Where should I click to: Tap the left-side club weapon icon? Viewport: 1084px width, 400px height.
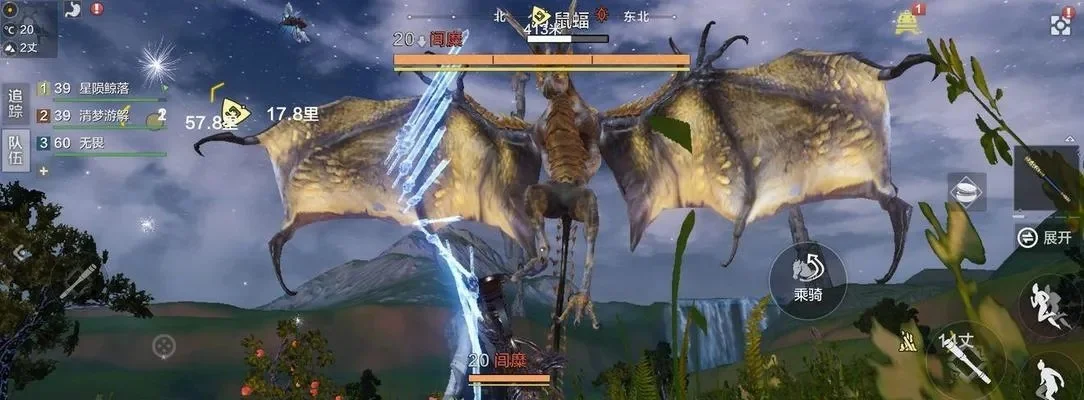click(x=75, y=283)
